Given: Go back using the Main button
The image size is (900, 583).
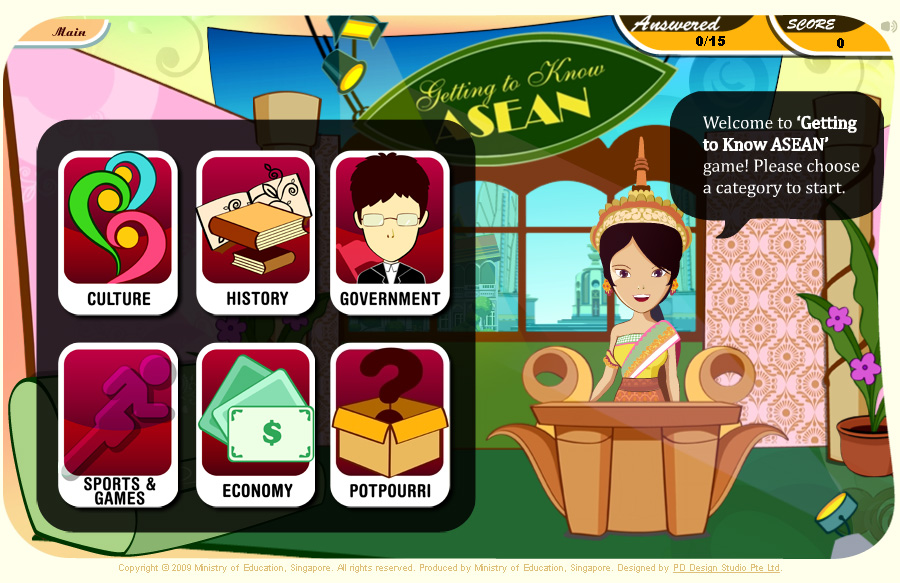Looking at the screenshot, I should click(x=68, y=32).
